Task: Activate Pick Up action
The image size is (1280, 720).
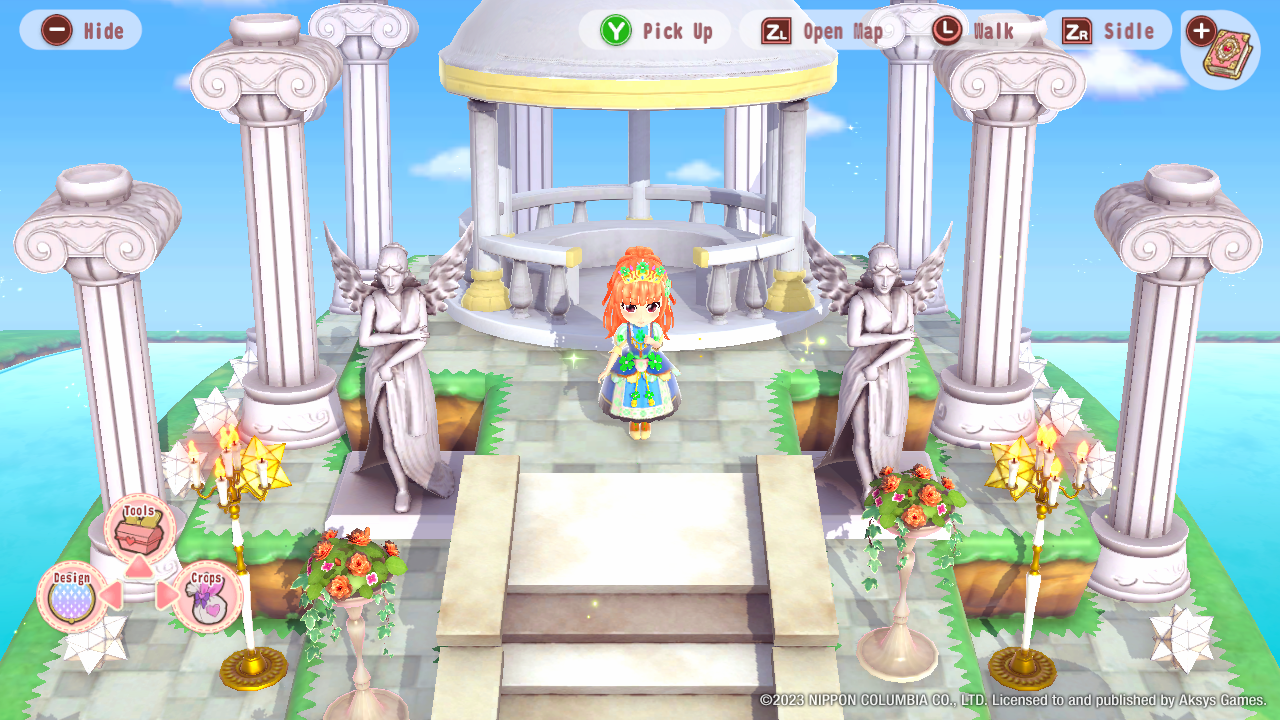Action: 654,30
